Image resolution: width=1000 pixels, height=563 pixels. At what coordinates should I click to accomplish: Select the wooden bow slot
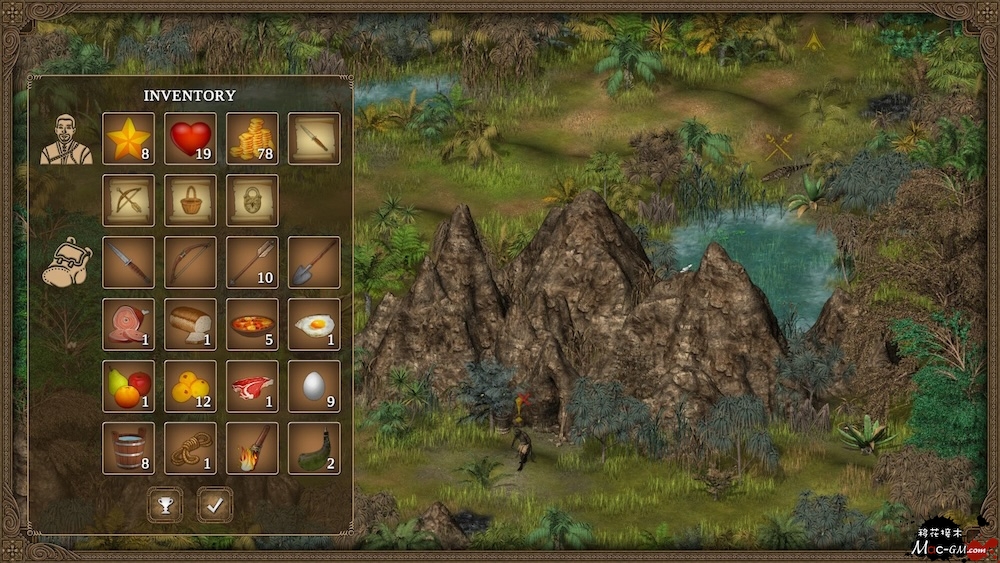[191, 262]
